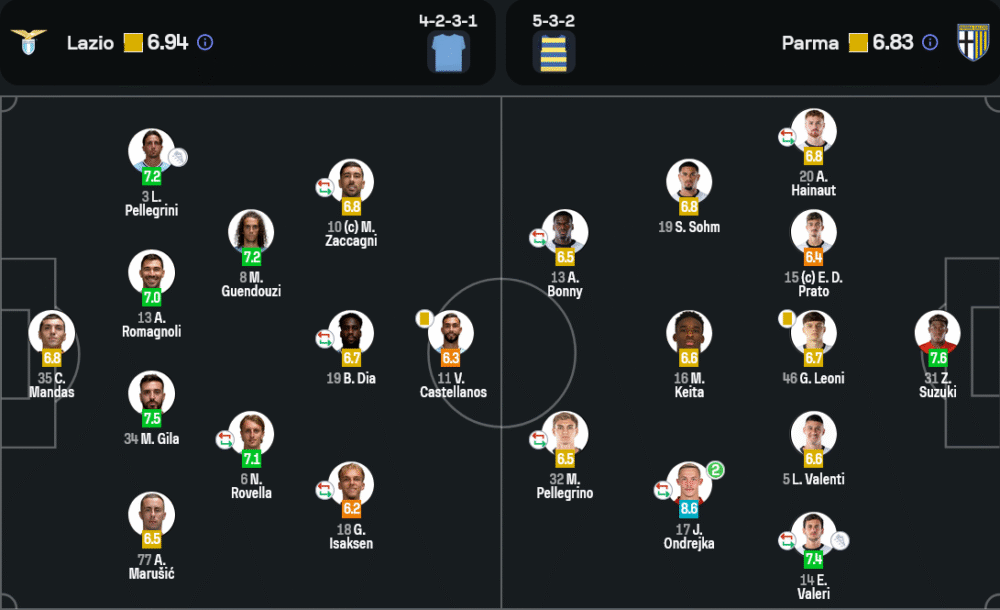Viewport: 1000px width, 610px height.
Task: Open the Parma rating info icon
Action: click(930, 42)
